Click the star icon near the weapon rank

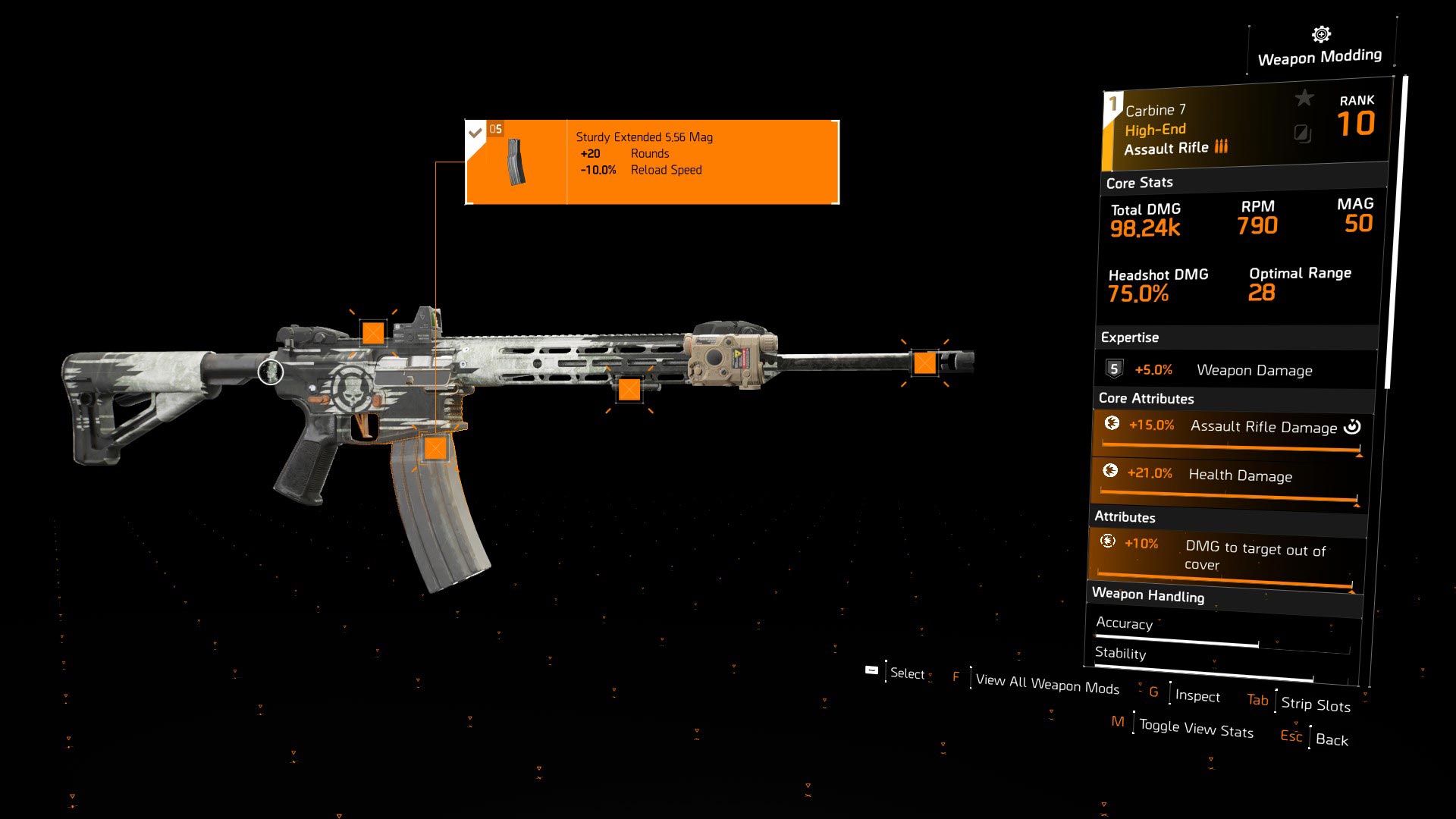click(1303, 97)
